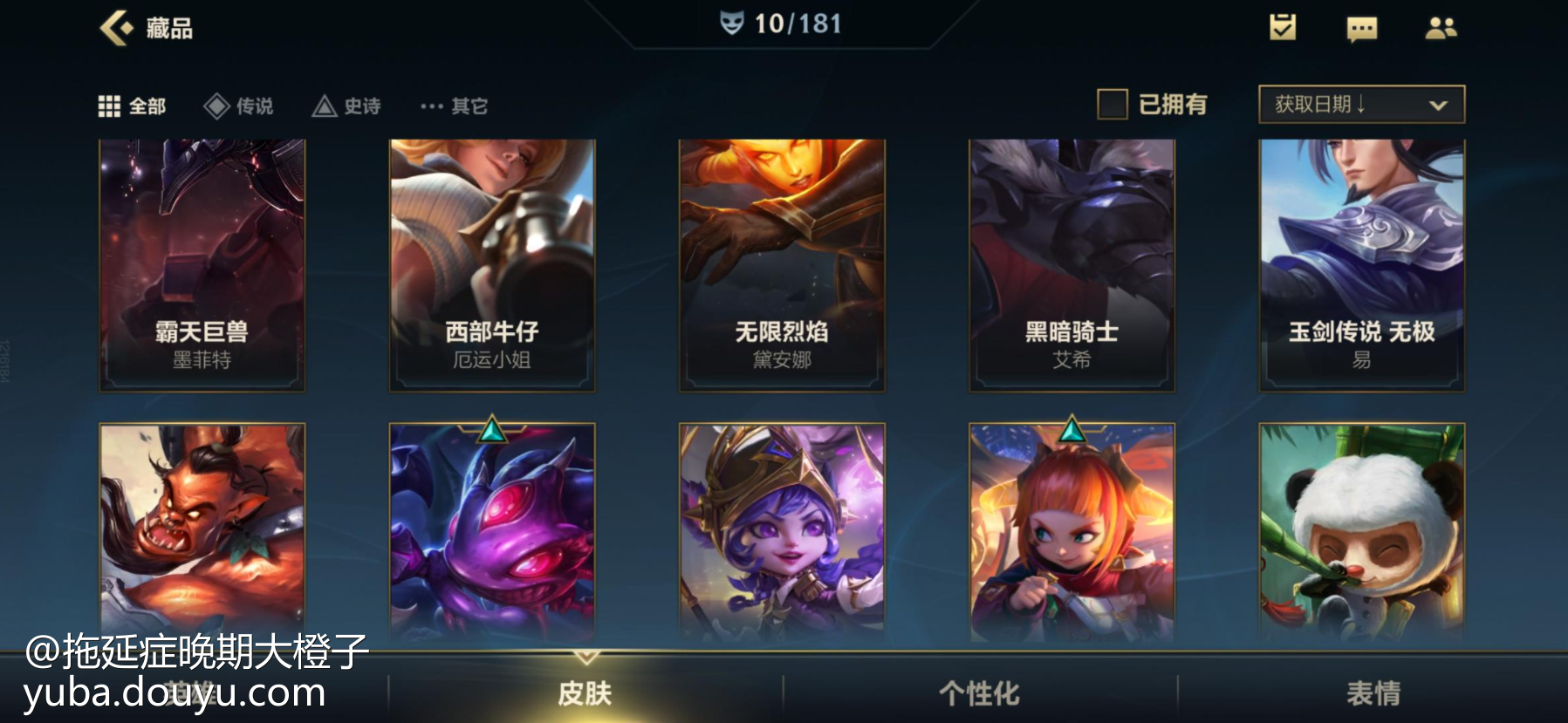Open the 获取日期 sort dropdown
The image size is (1568, 723).
point(1361,105)
